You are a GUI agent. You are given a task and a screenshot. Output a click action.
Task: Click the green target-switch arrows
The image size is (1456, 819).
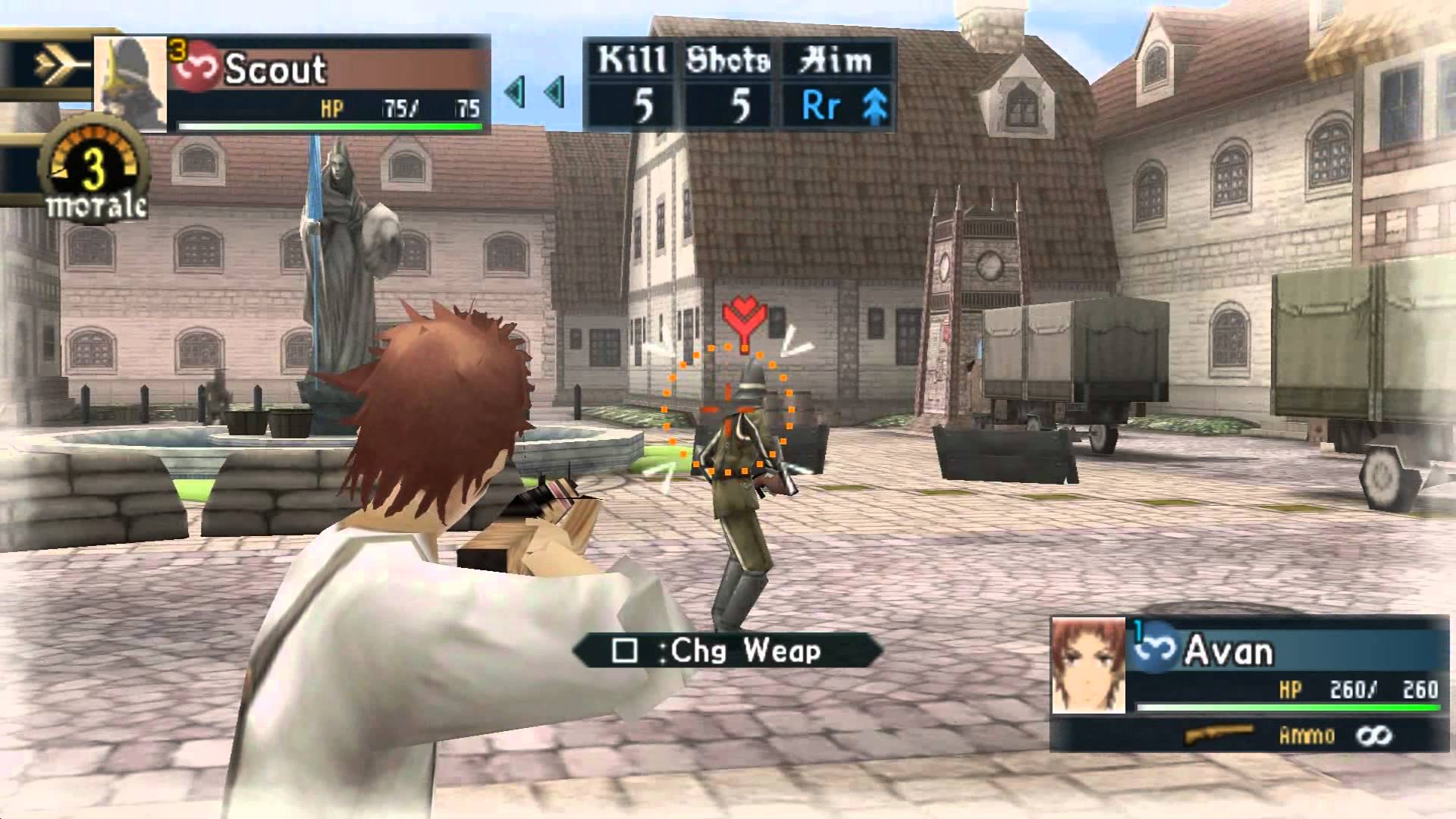tap(535, 93)
